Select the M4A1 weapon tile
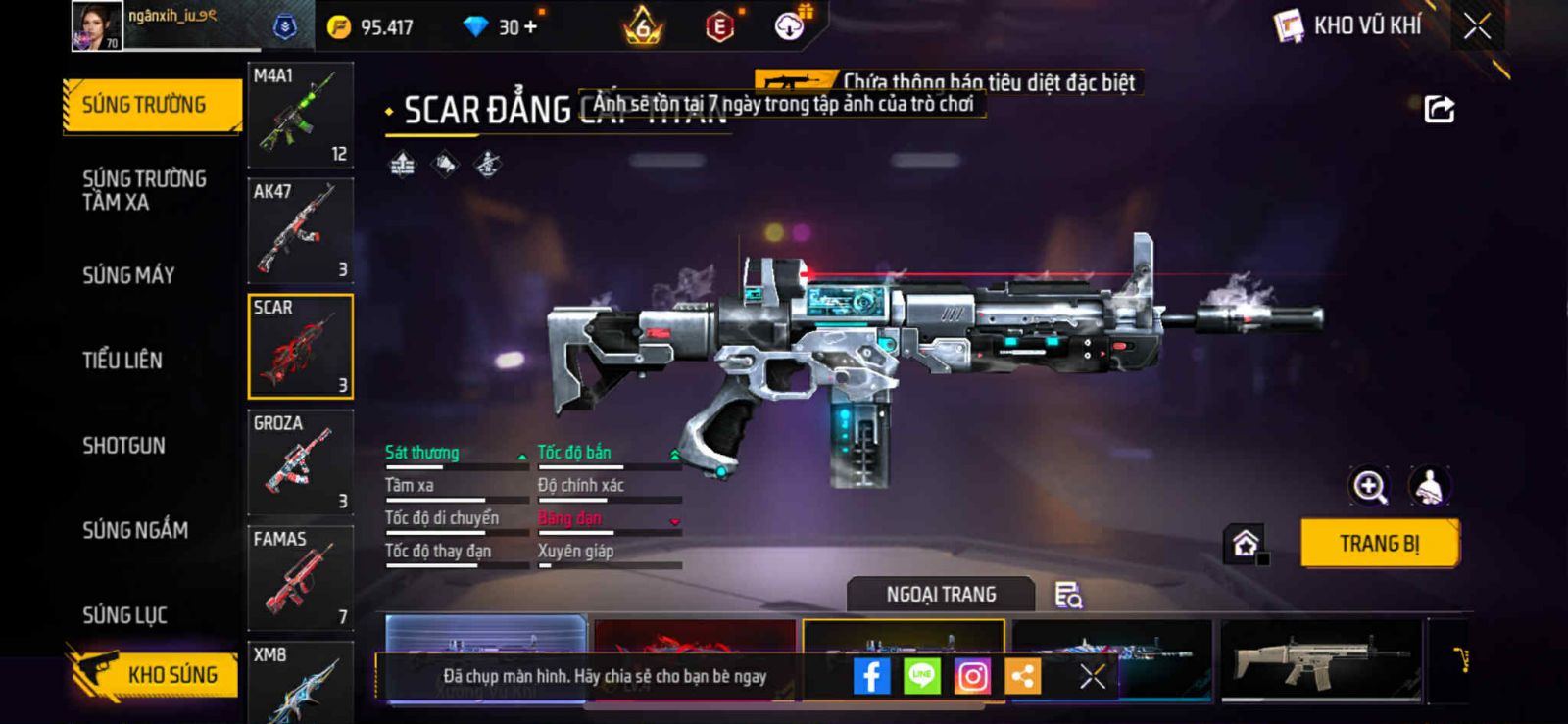The width and height of the screenshot is (1568, 724). (x=300, y=115)
